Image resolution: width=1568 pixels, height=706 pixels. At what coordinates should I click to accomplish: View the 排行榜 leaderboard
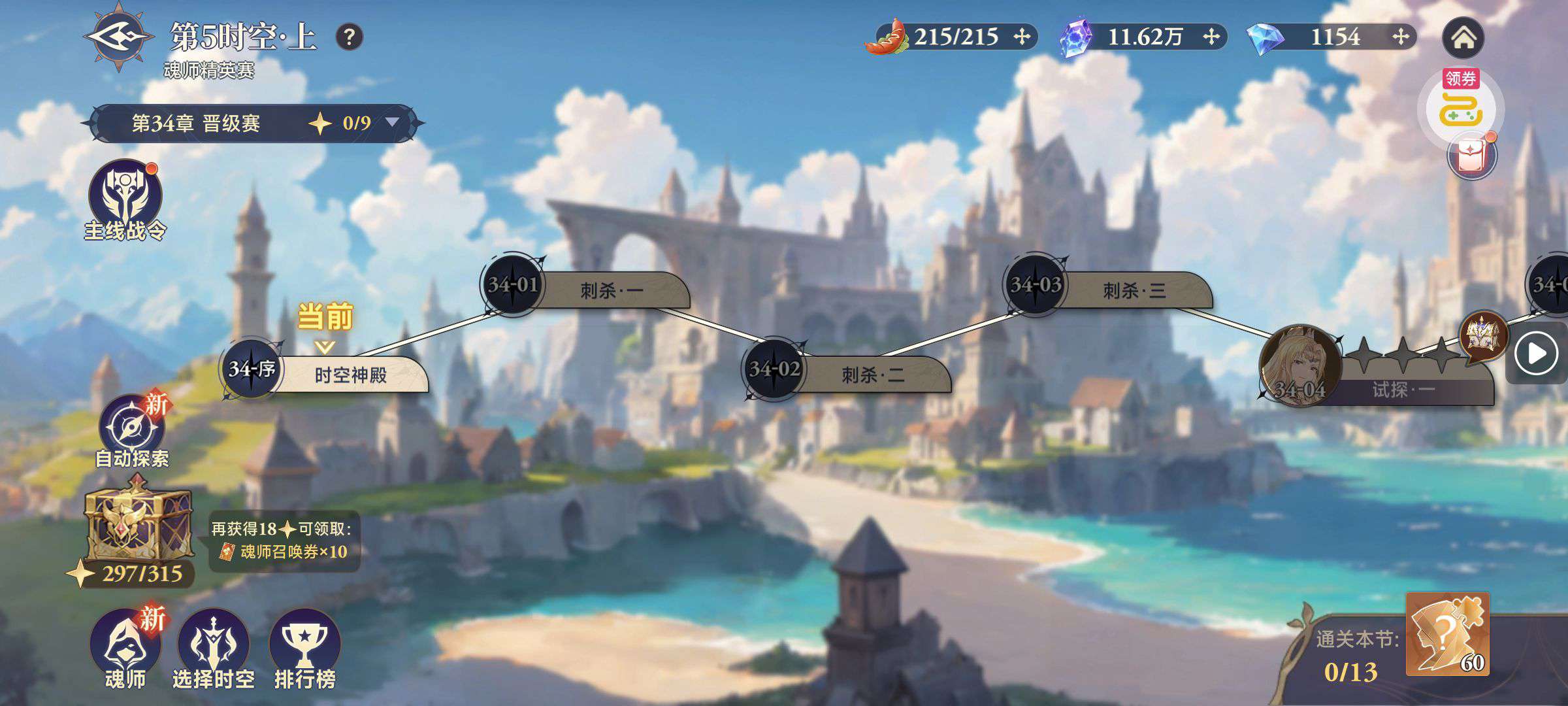point(304,647)
